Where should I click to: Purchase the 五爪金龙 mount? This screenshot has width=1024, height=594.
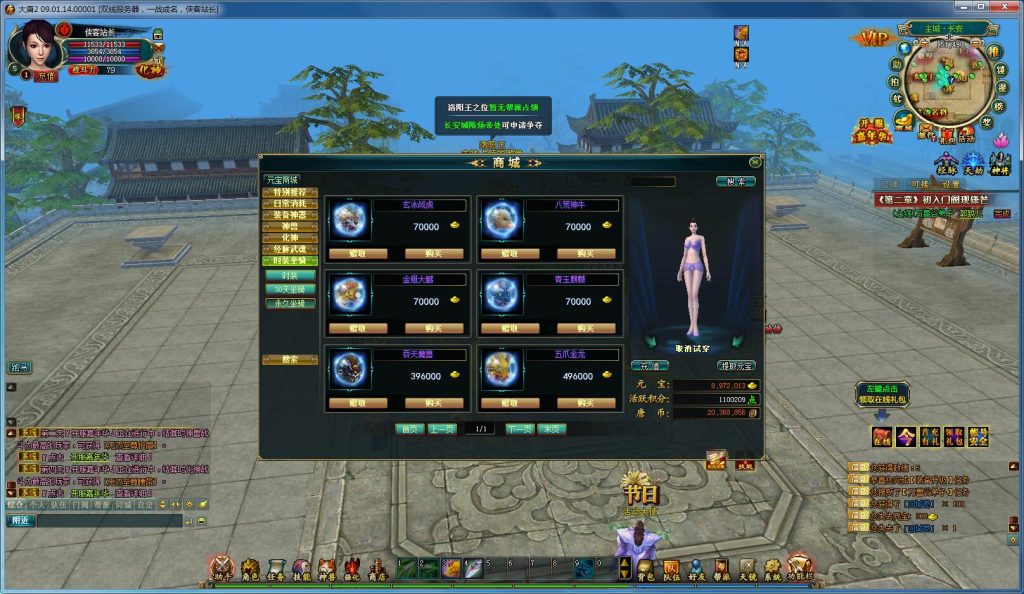pos(585,403)
